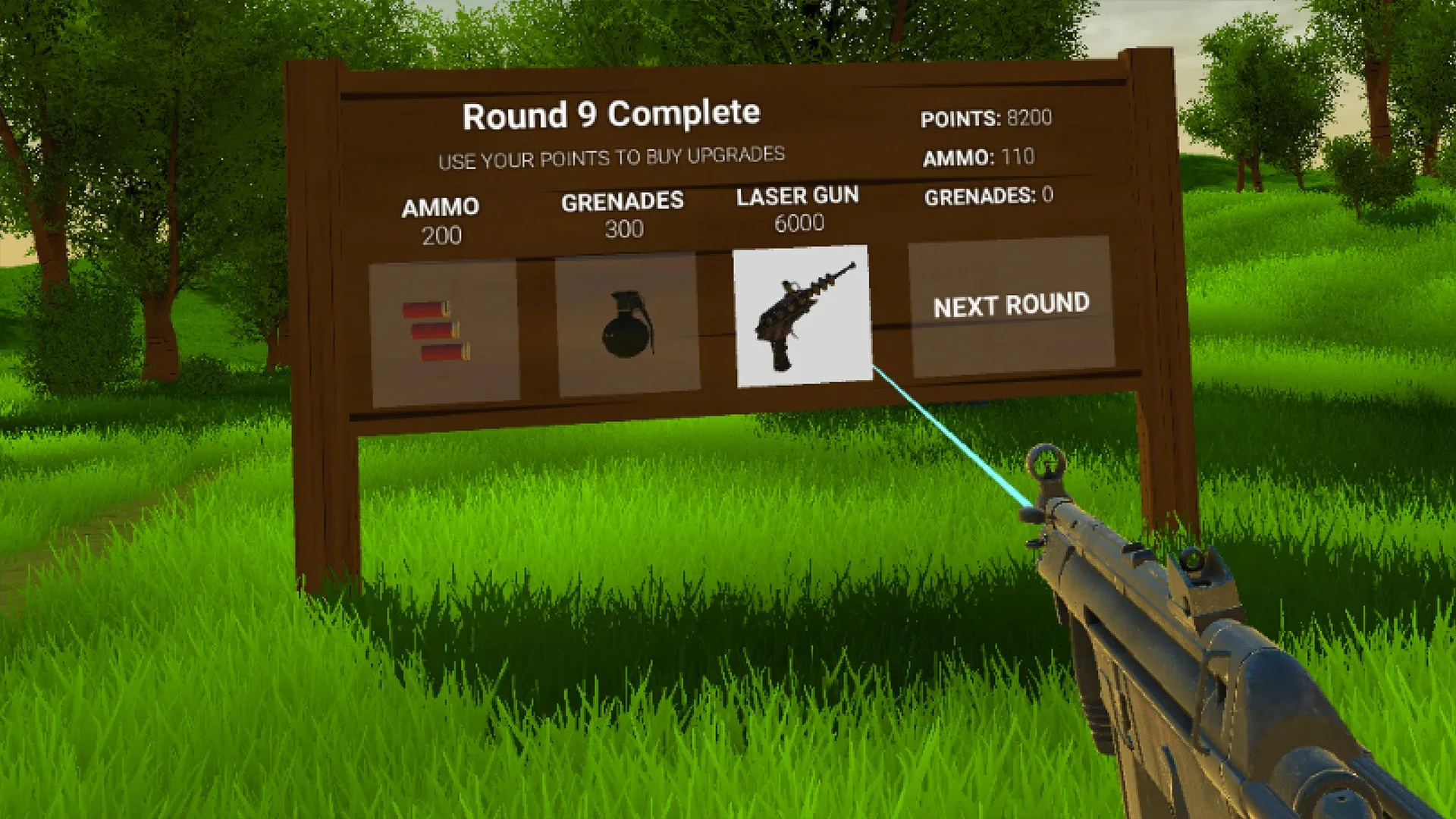Select the GRENADES column header
1456x819 pixels.
623,200
